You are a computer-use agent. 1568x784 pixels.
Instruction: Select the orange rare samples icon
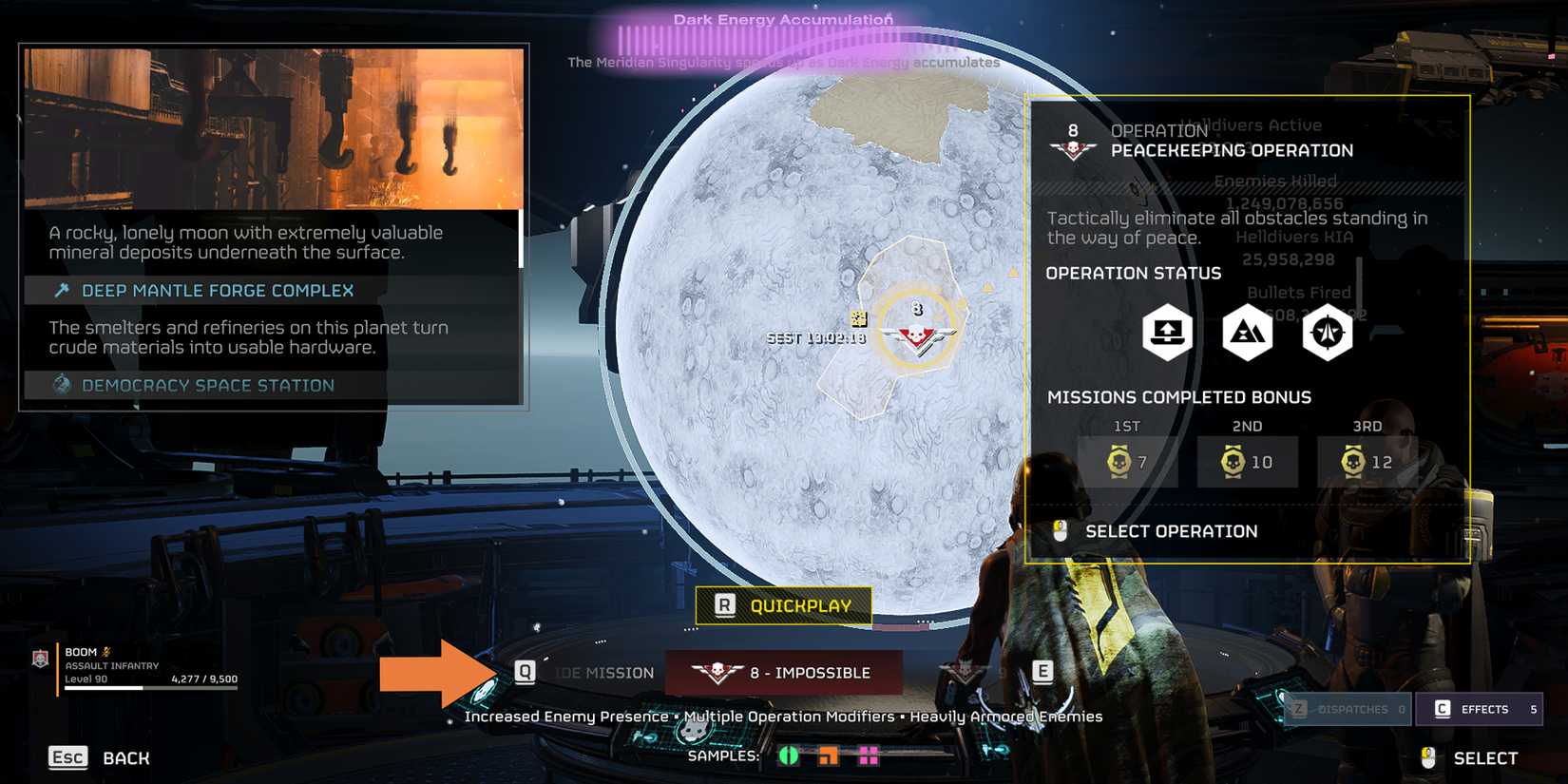pyautogui.click(x=829, y=757)
